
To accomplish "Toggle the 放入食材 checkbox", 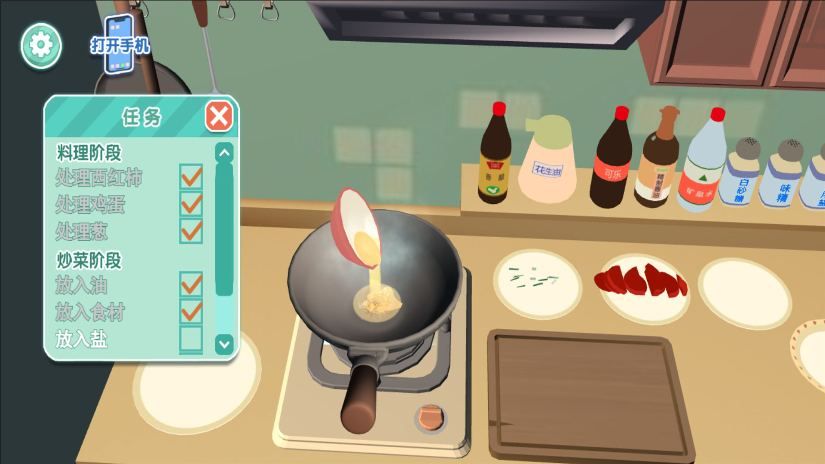I will click(x=191, y=312).
